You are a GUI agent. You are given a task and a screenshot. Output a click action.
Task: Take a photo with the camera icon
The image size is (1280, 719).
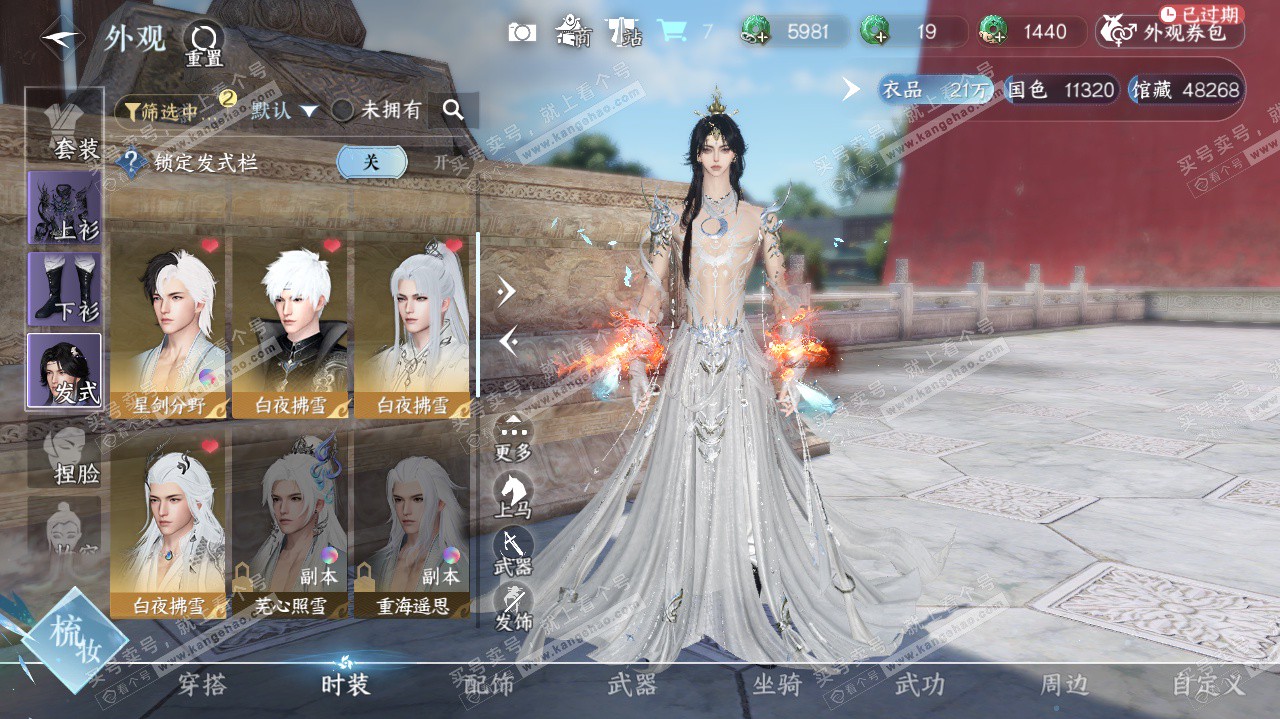pos(522,32)
